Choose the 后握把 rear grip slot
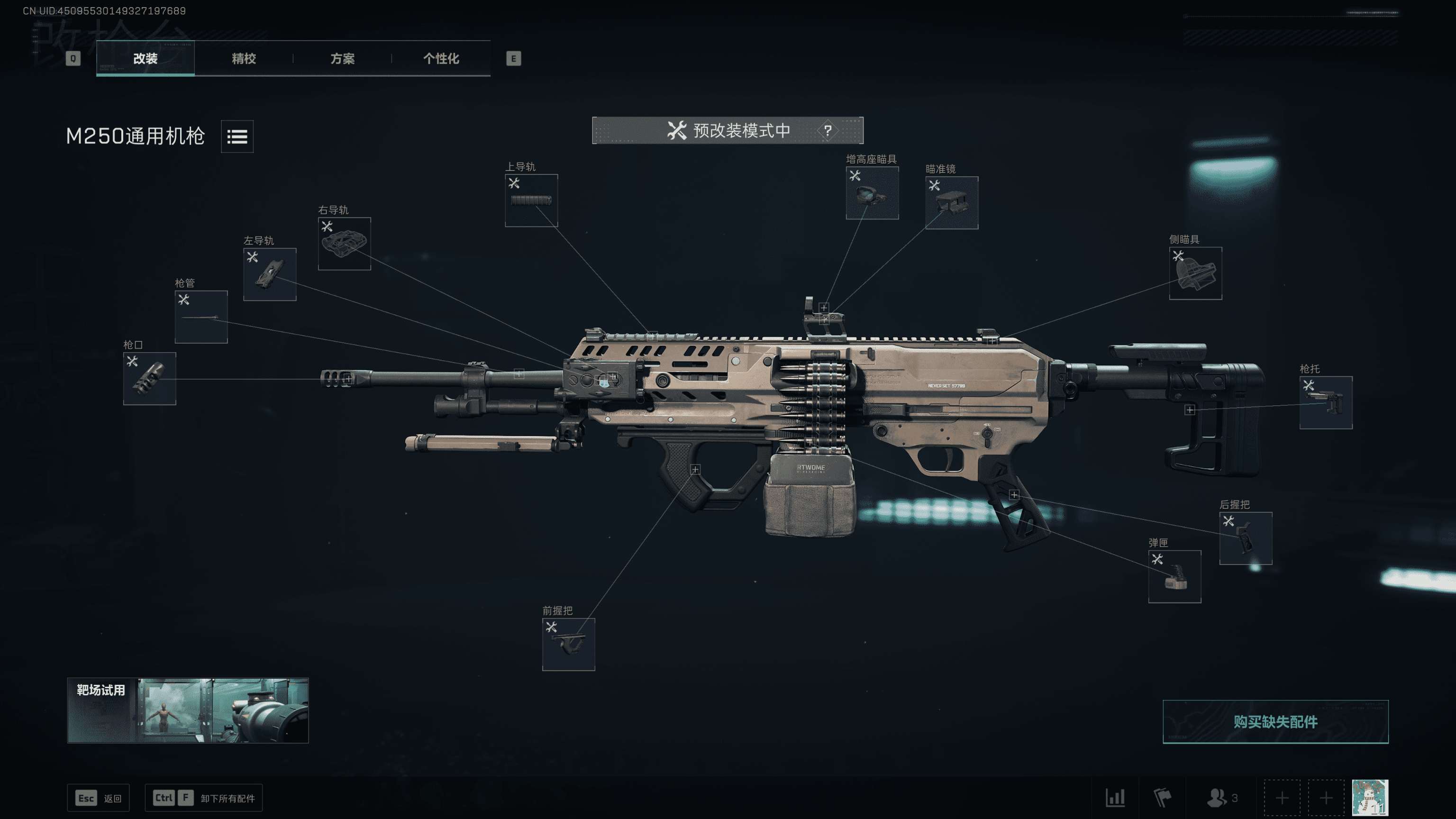The image size is (1456, 819). point(1245,538)
